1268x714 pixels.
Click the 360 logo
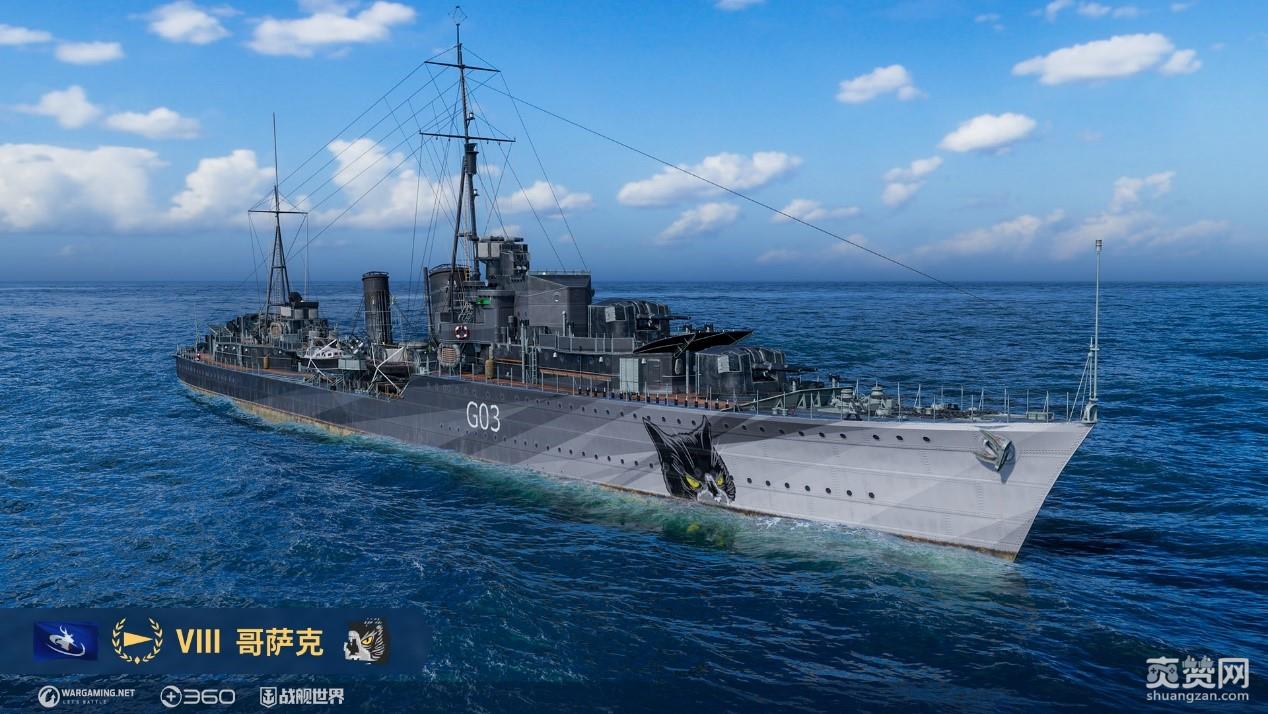[x=198, y=696]
